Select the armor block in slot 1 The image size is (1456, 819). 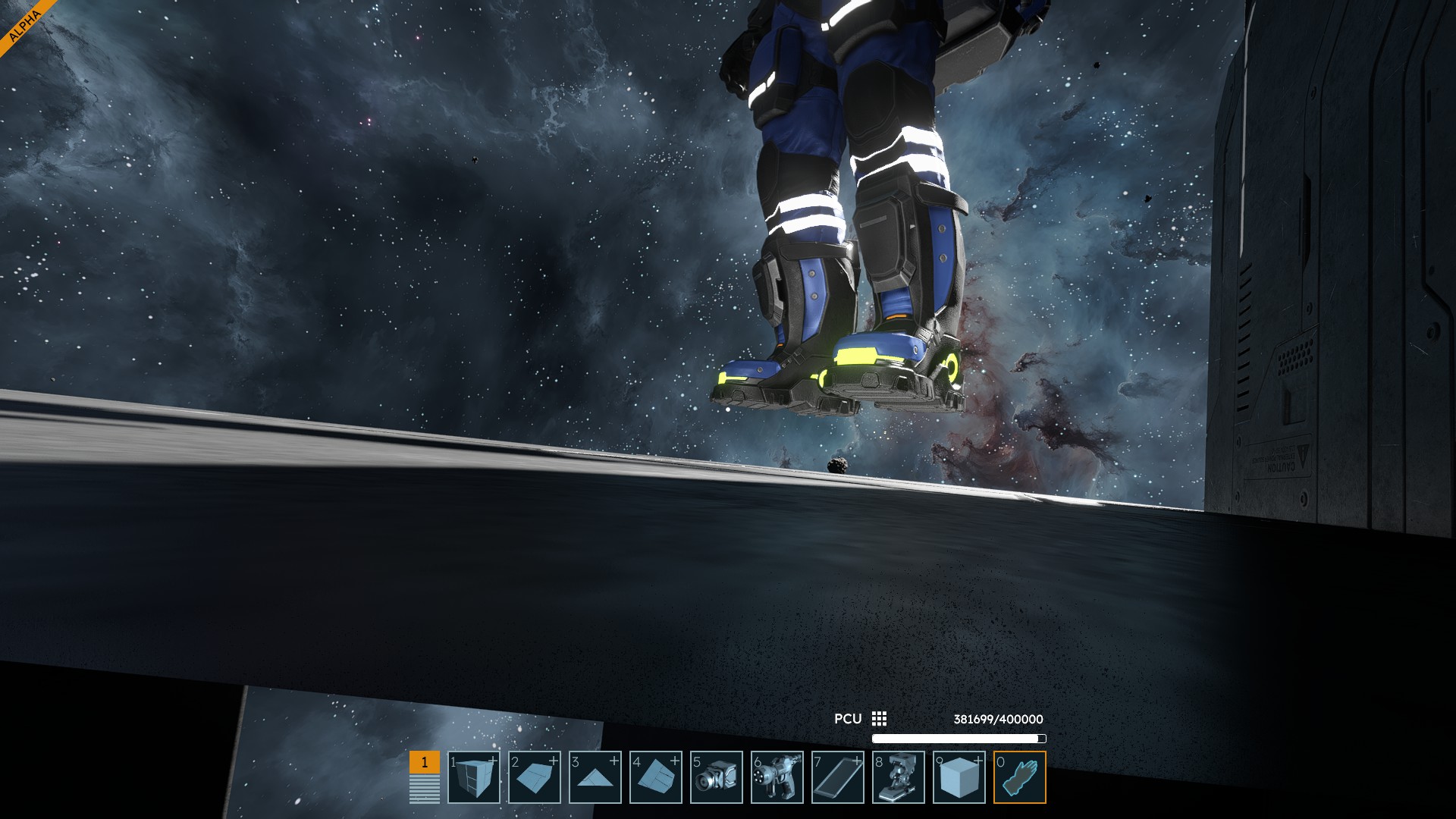pyautogui.click(x=474, y=777)
